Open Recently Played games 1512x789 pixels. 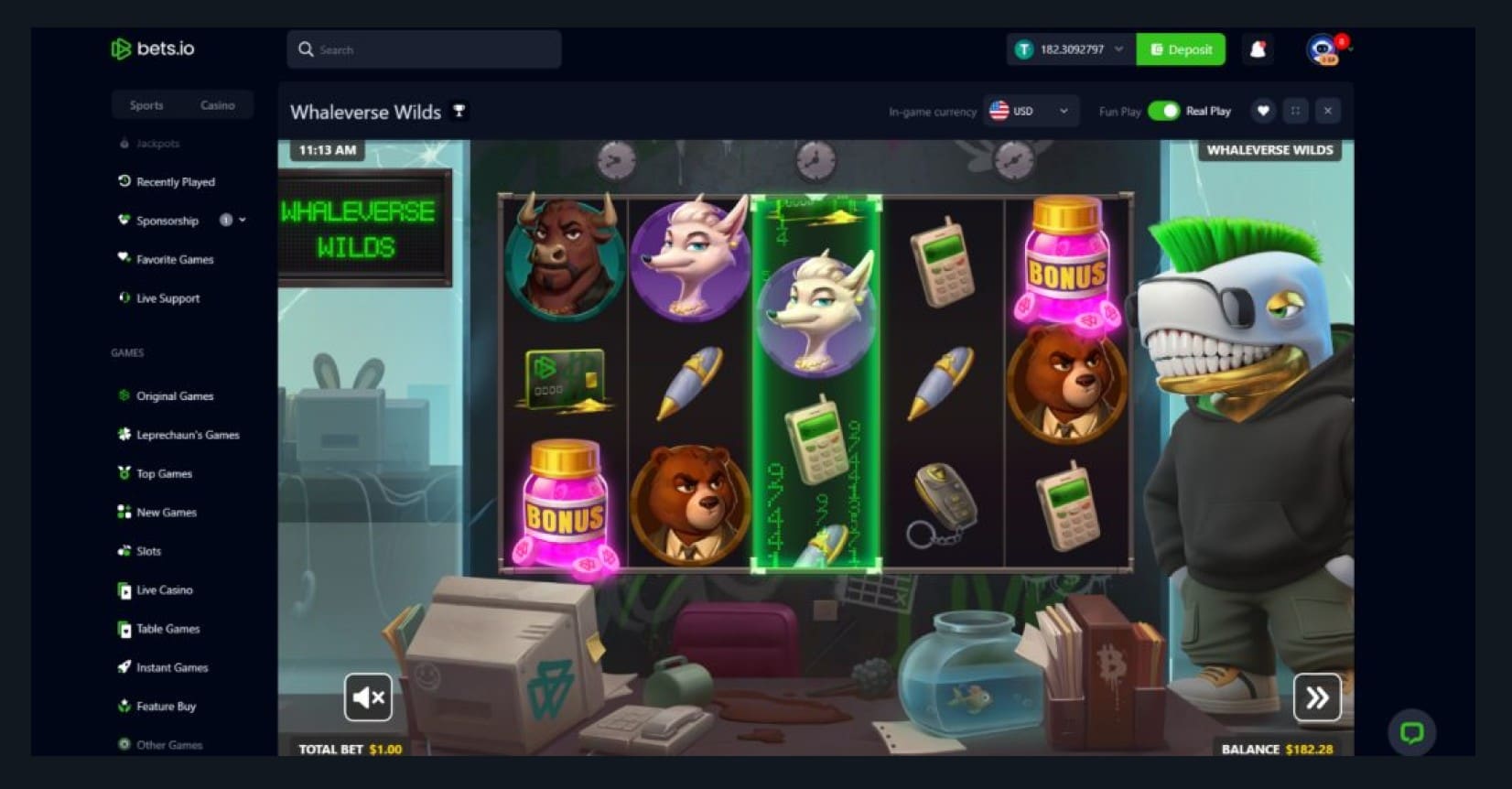tap(175, 182)
